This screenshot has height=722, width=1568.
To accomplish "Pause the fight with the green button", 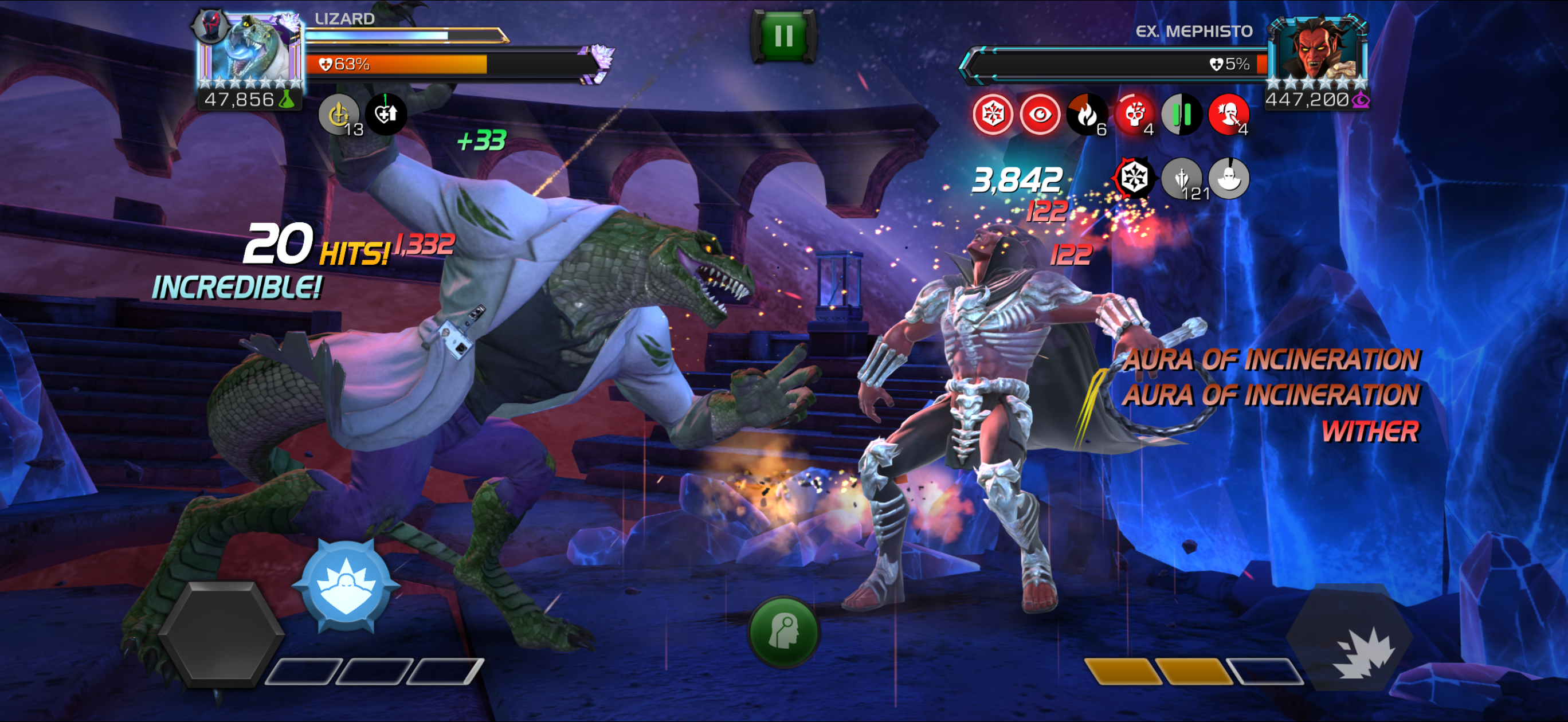I will (783, 36).
